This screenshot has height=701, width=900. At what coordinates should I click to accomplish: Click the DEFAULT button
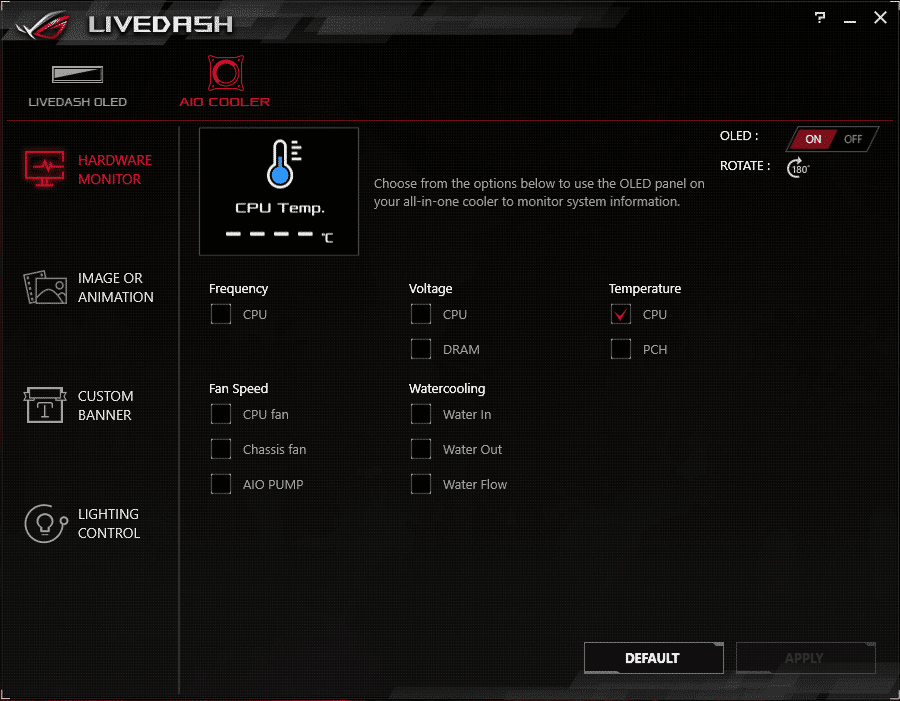point(653,658)
